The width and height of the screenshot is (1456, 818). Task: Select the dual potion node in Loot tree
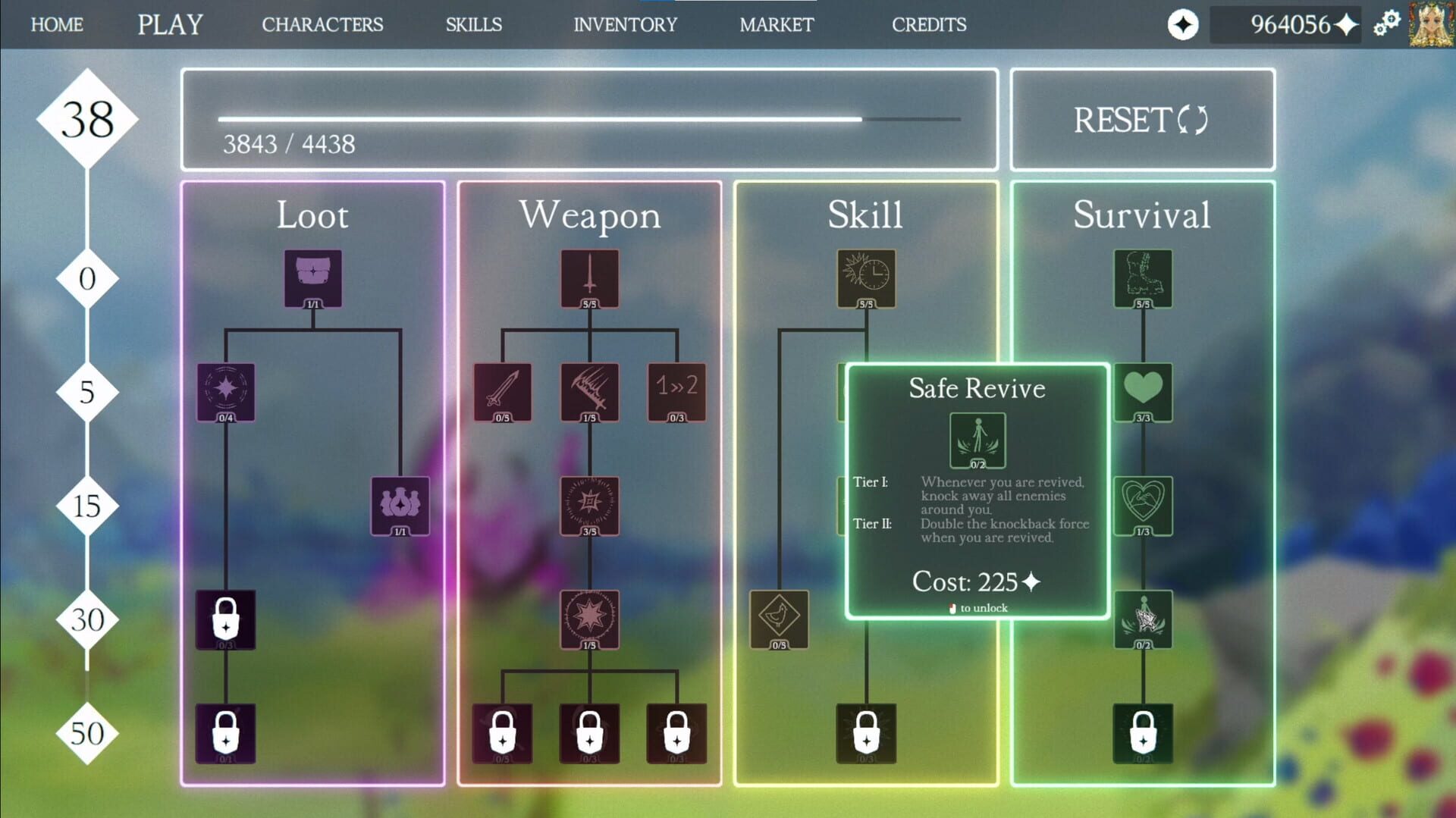click(x=398, y=505)
